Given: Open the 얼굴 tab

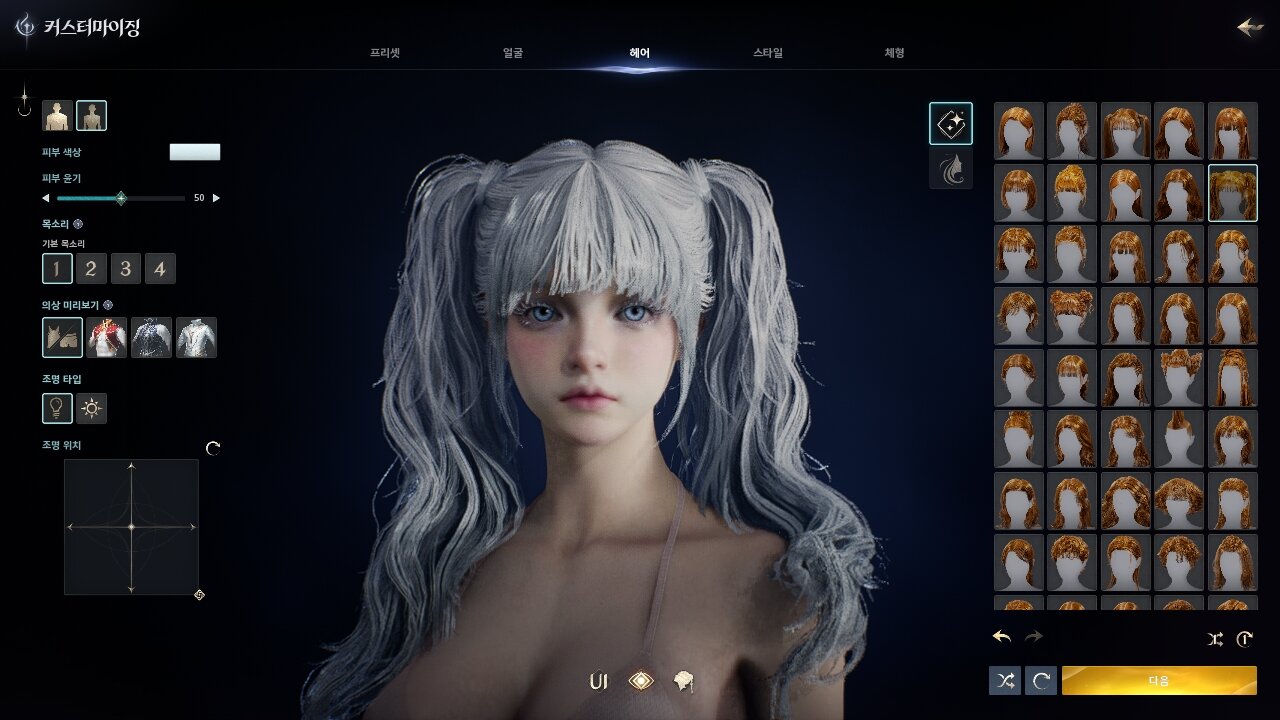Looking at the screenshot, I should (x=513, y=53).
